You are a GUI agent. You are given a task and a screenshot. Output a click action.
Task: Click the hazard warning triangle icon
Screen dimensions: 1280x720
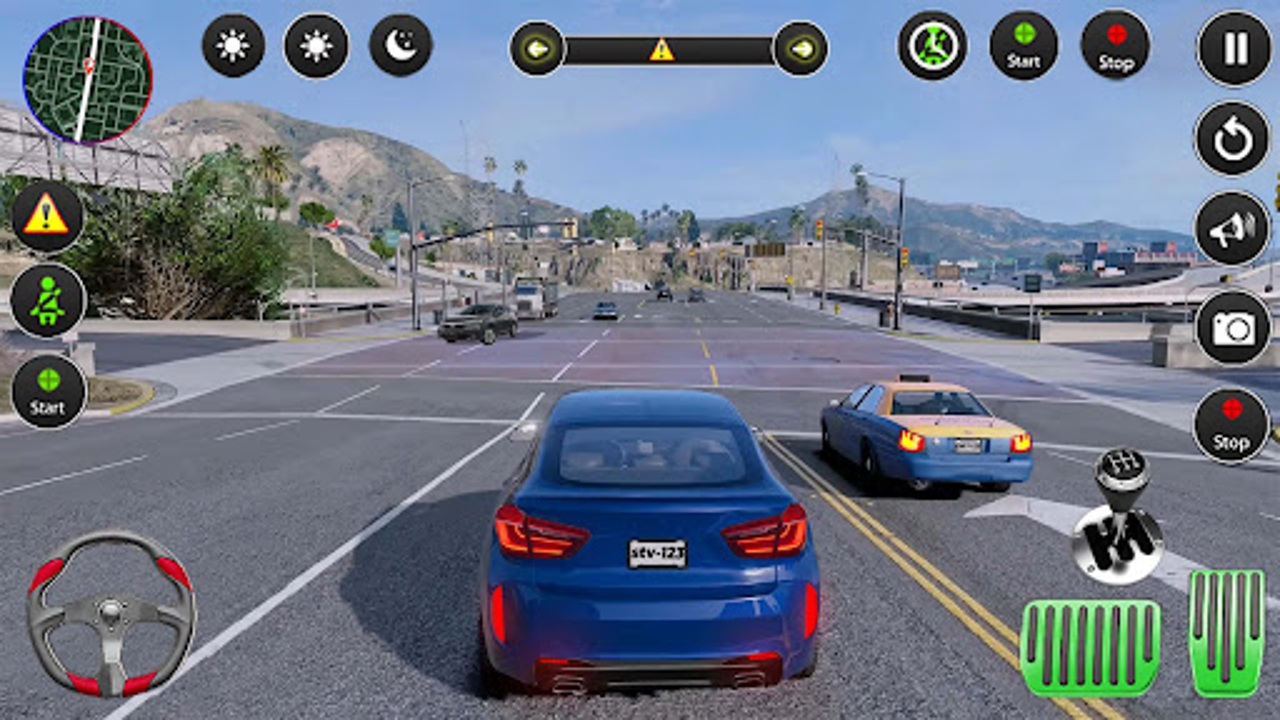47,216
